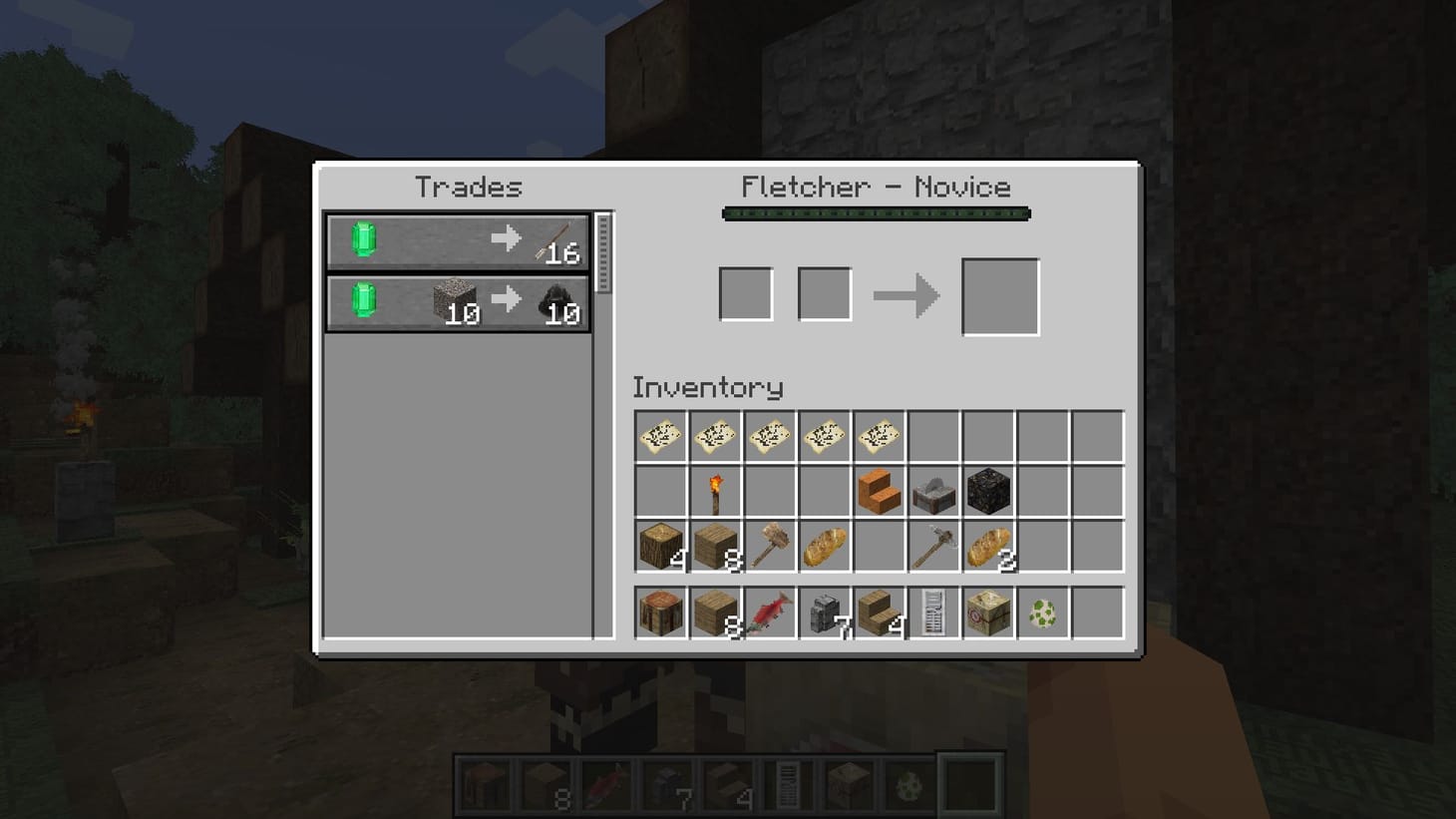
Task: Pick up the spawn egg
Action: (1043, 614)
